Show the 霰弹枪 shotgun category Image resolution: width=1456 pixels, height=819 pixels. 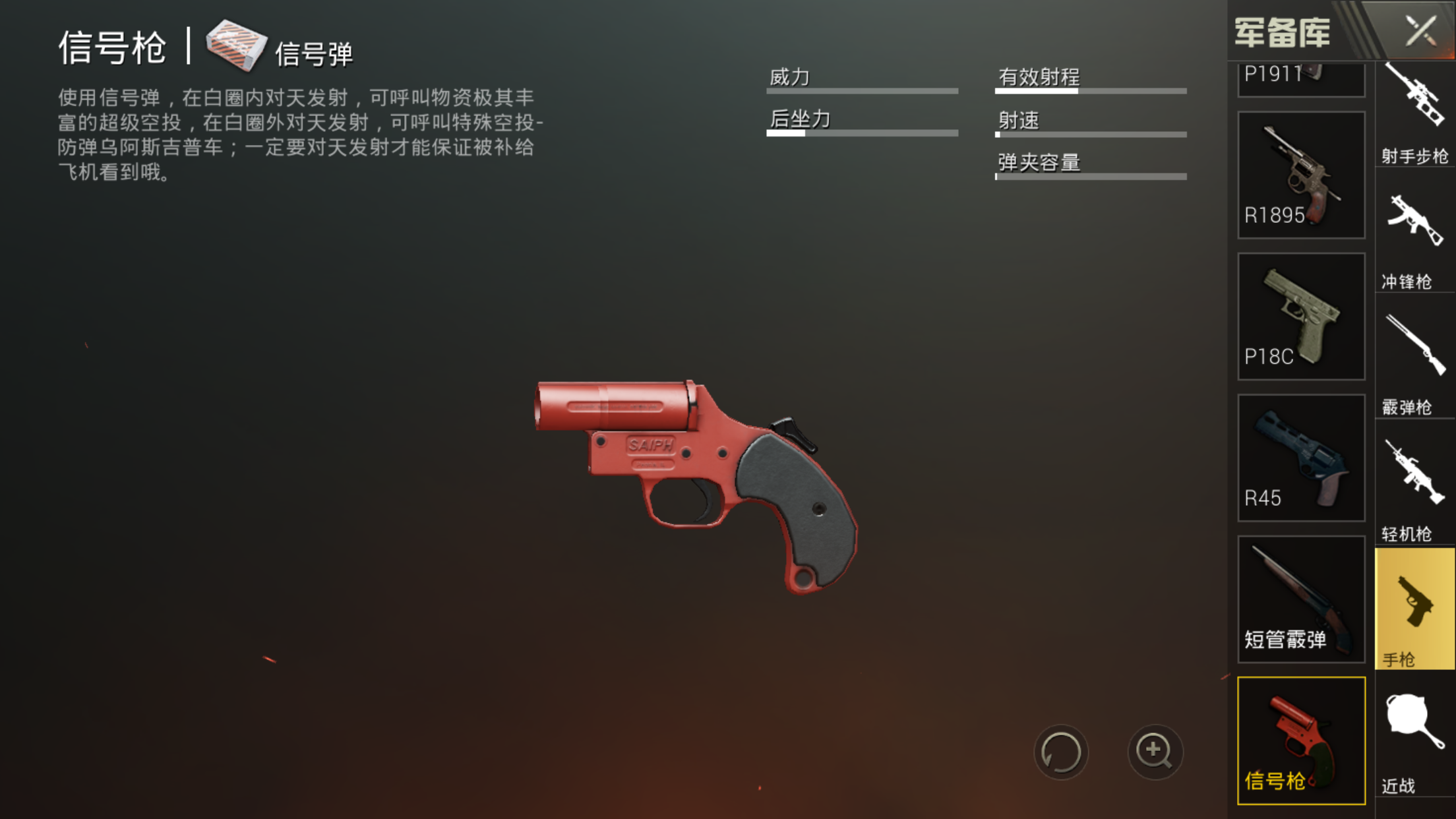coord(1414,364)
